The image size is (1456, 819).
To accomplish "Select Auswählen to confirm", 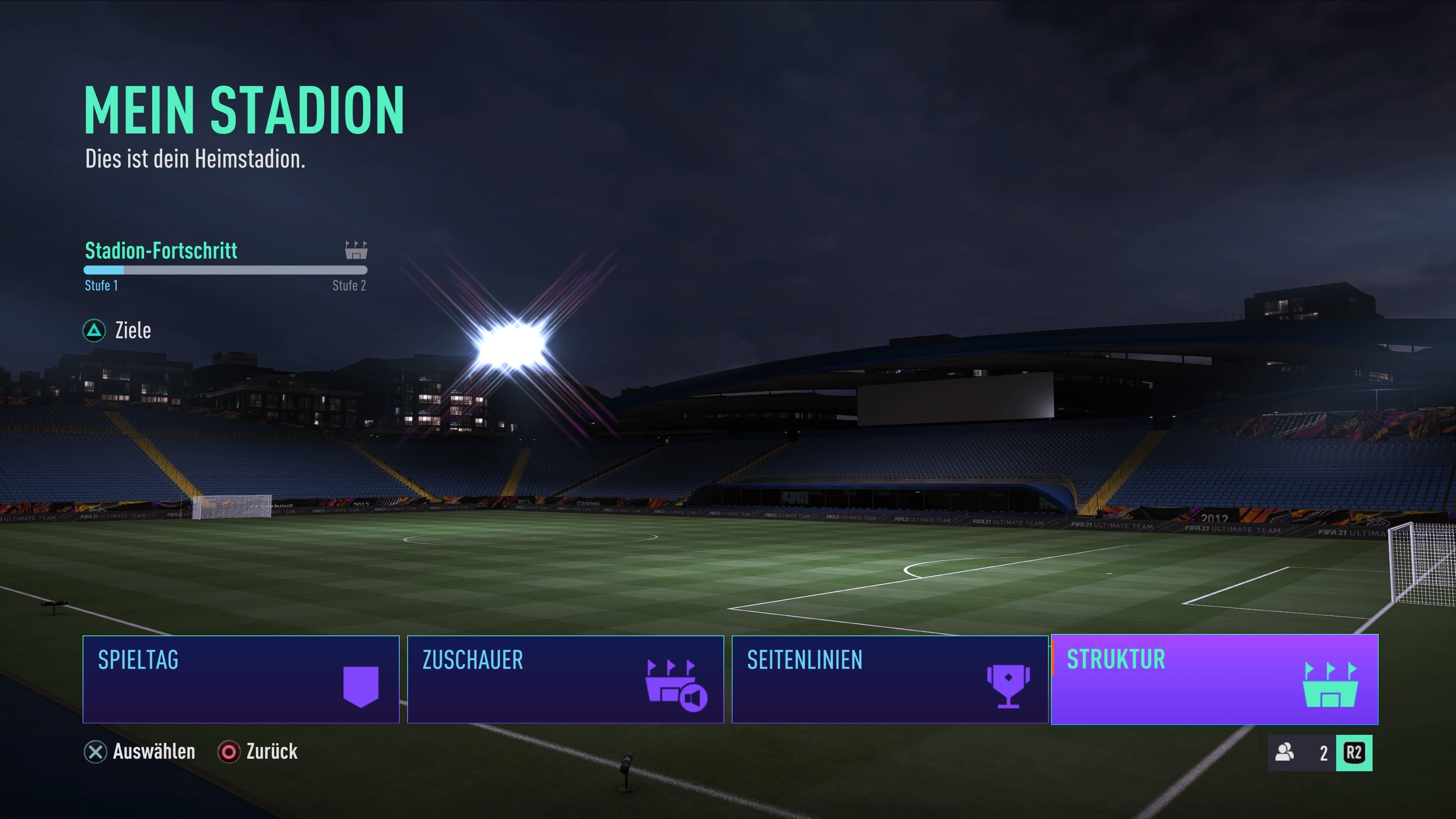I will (x=154, y=752).
